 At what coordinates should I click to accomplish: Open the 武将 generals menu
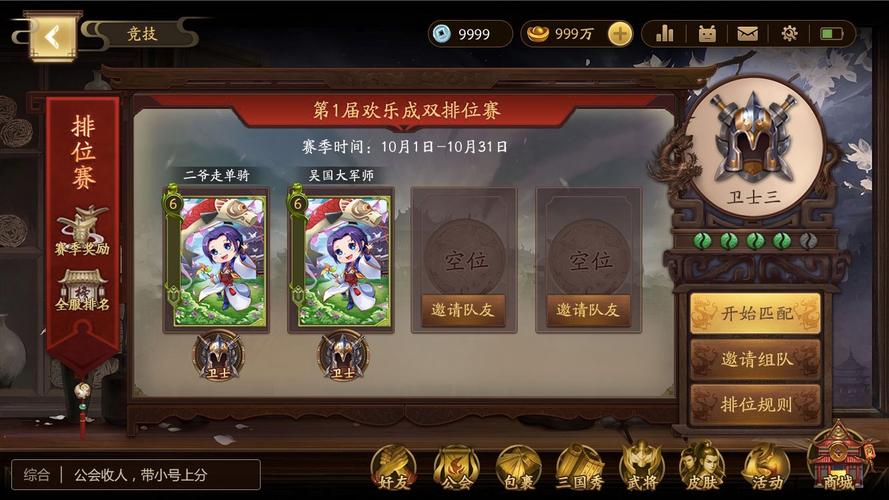pyautogui.click(x=642, y=468)
